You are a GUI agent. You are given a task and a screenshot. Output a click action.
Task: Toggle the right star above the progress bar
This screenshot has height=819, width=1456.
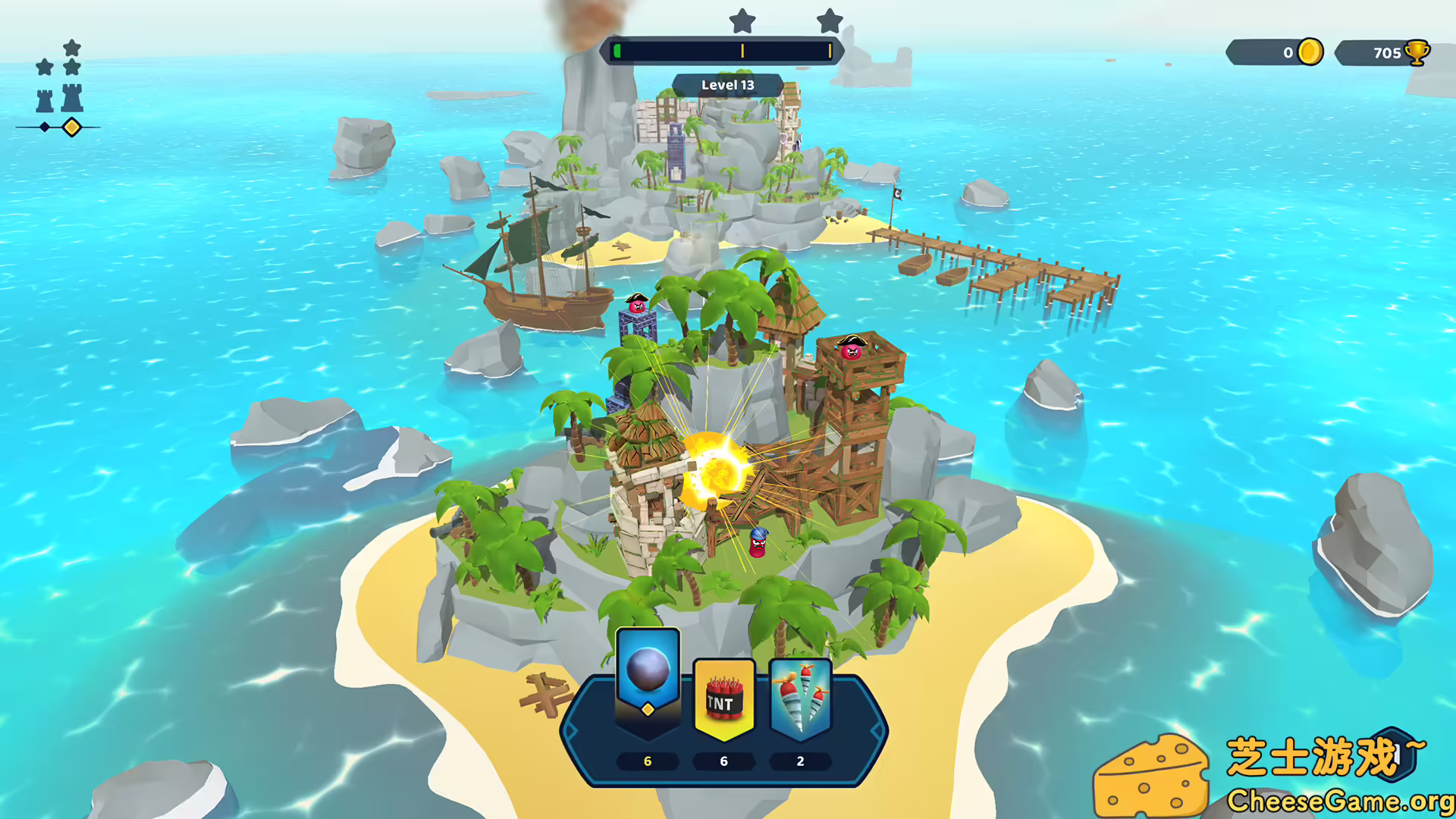tap(828, 22)
